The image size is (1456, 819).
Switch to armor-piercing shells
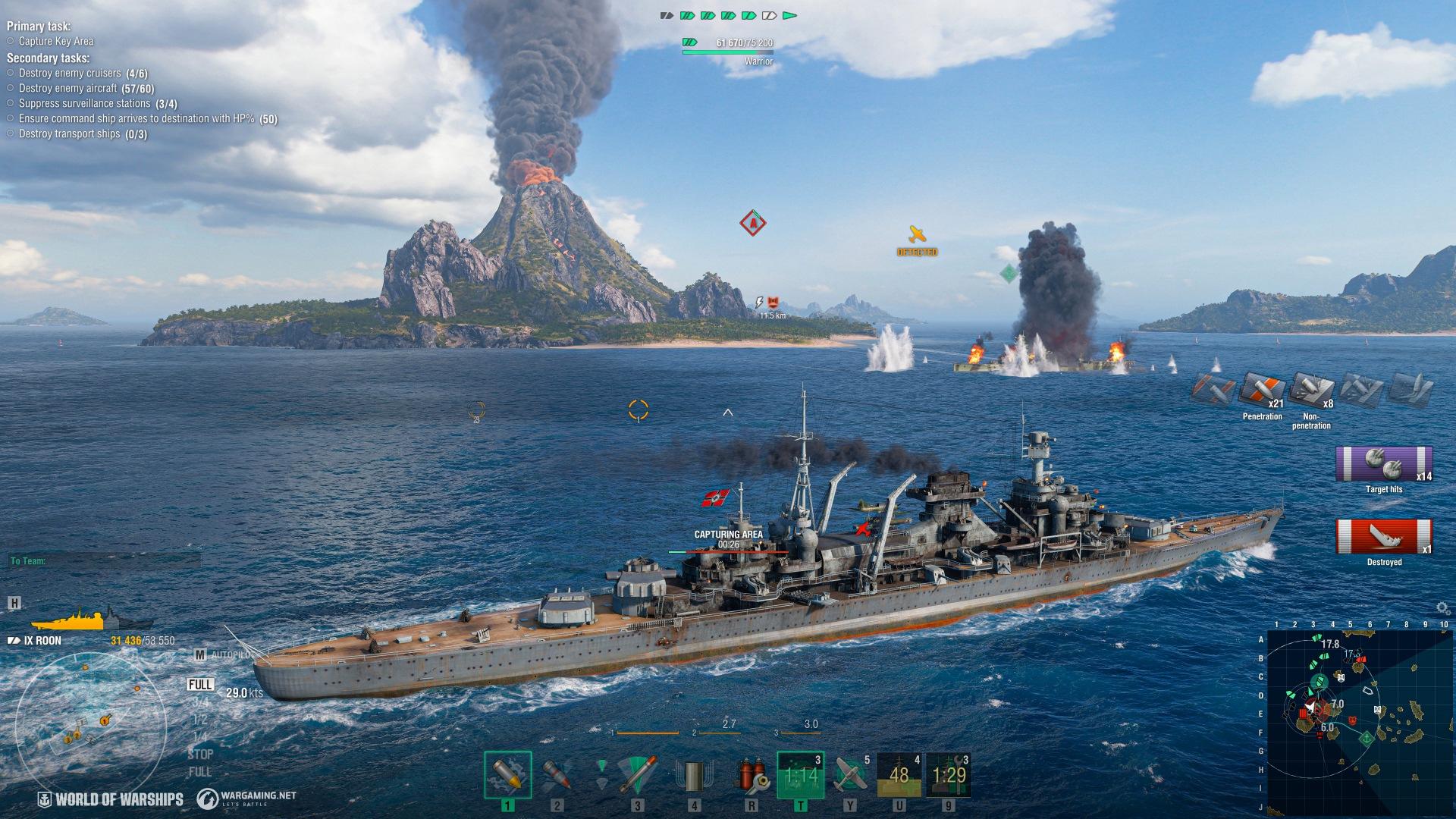[x=557, y=775]
